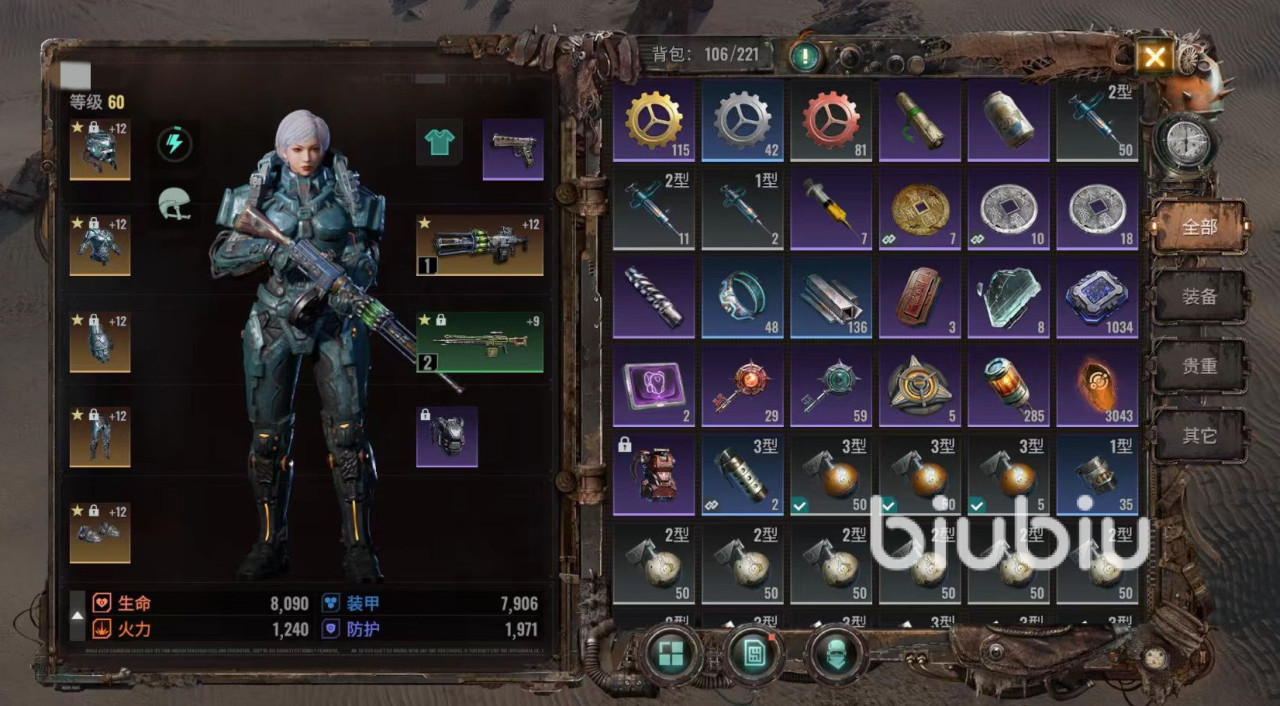The height and width of the screenshot is (706, 1280).
Task: Toggle the helmet icon beside character
Action: click(x=175, y=204)
